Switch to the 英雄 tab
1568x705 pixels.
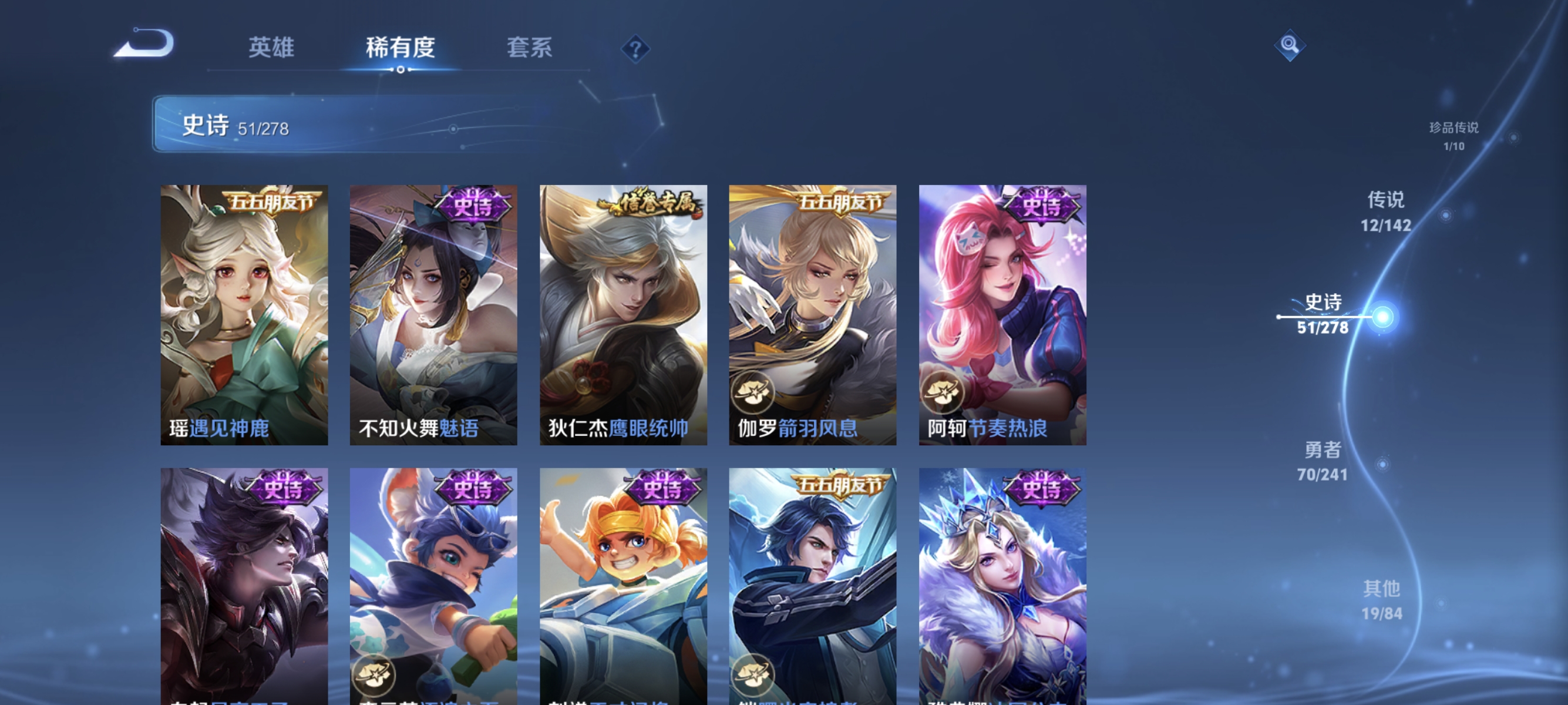(x=271, y=49)
